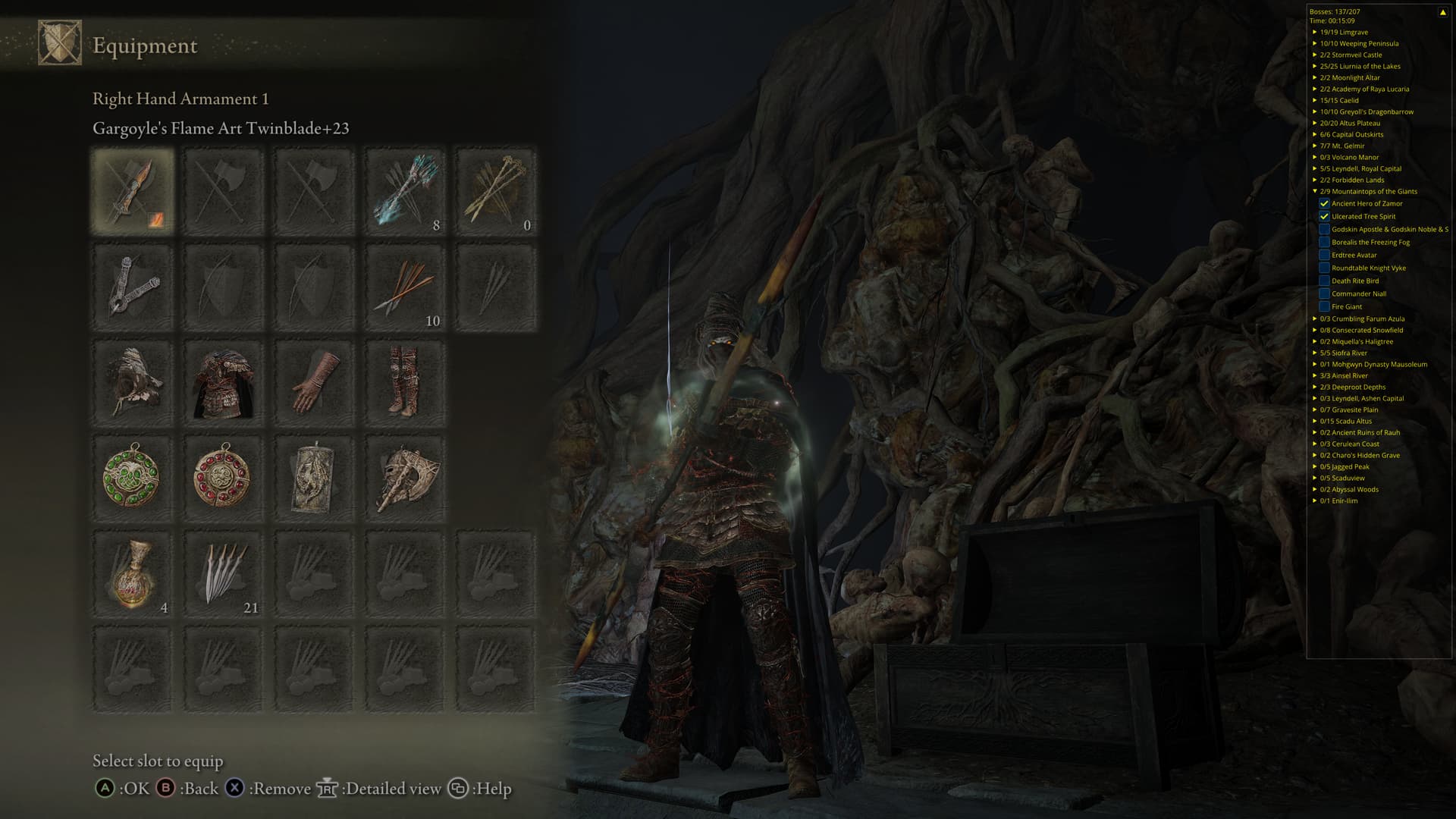The width and height of the screenshot is (1456, 819).
Task: Select the red bolts slot
Action: [x=405, y=287]
